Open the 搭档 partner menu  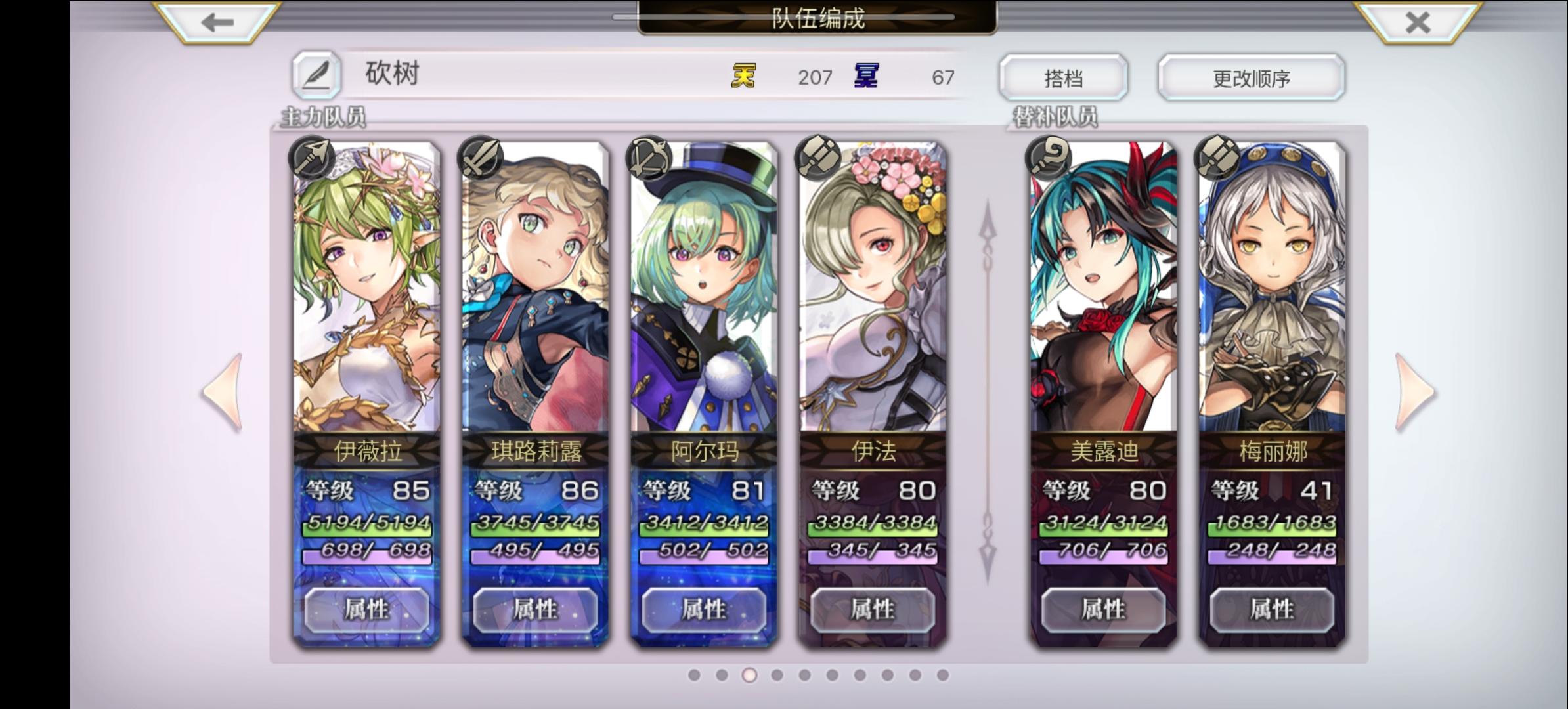tap(1065, 77)
